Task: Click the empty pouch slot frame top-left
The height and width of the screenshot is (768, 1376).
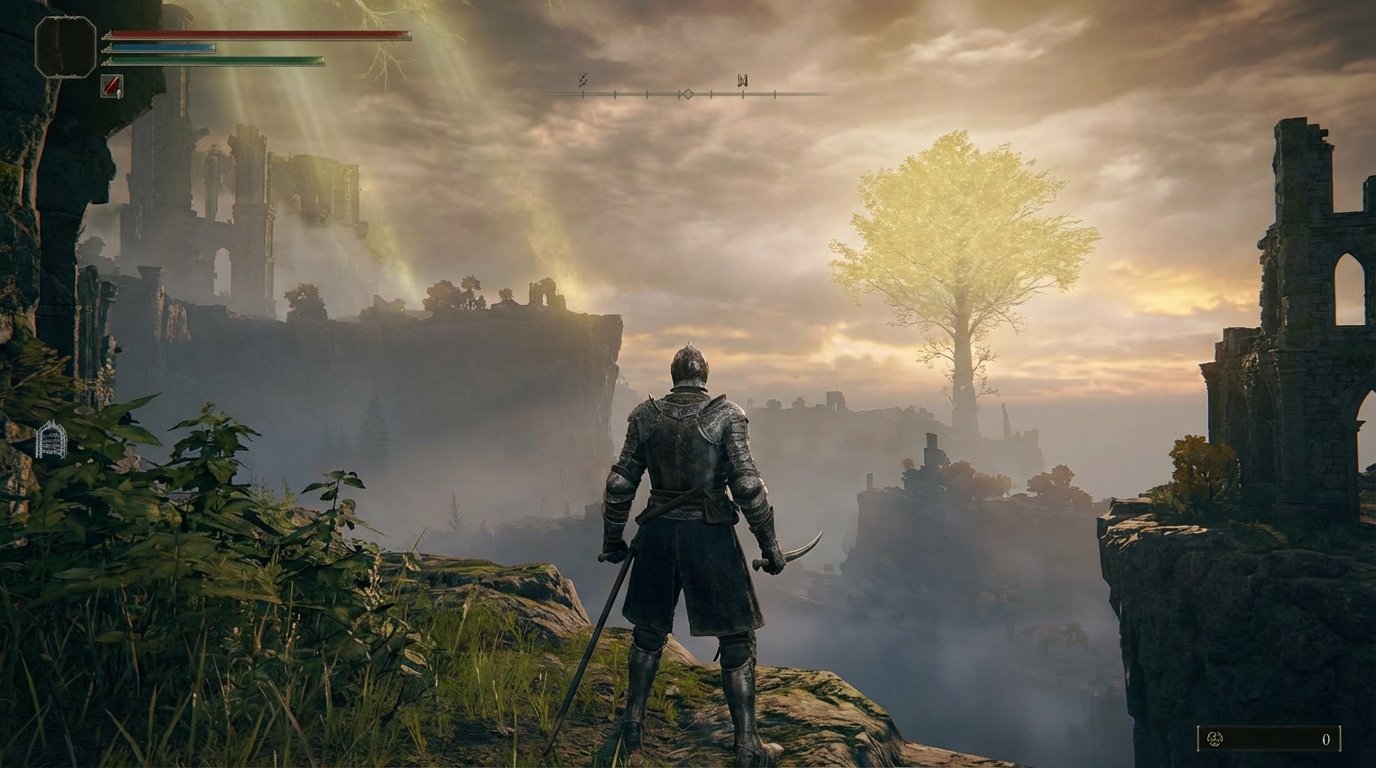Action: (x=65, y=46)
